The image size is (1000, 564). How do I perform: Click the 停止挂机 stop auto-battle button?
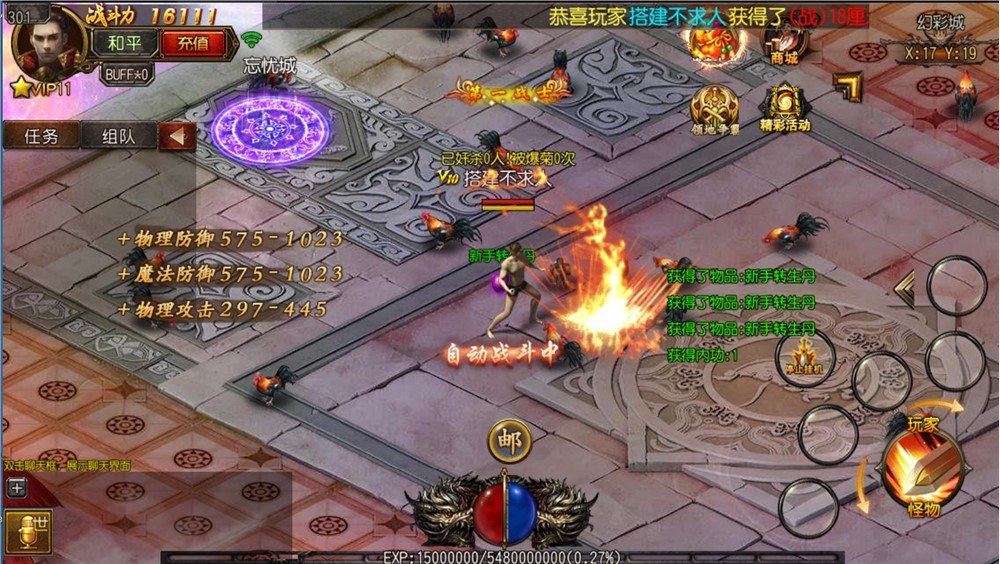click(805, 356)
